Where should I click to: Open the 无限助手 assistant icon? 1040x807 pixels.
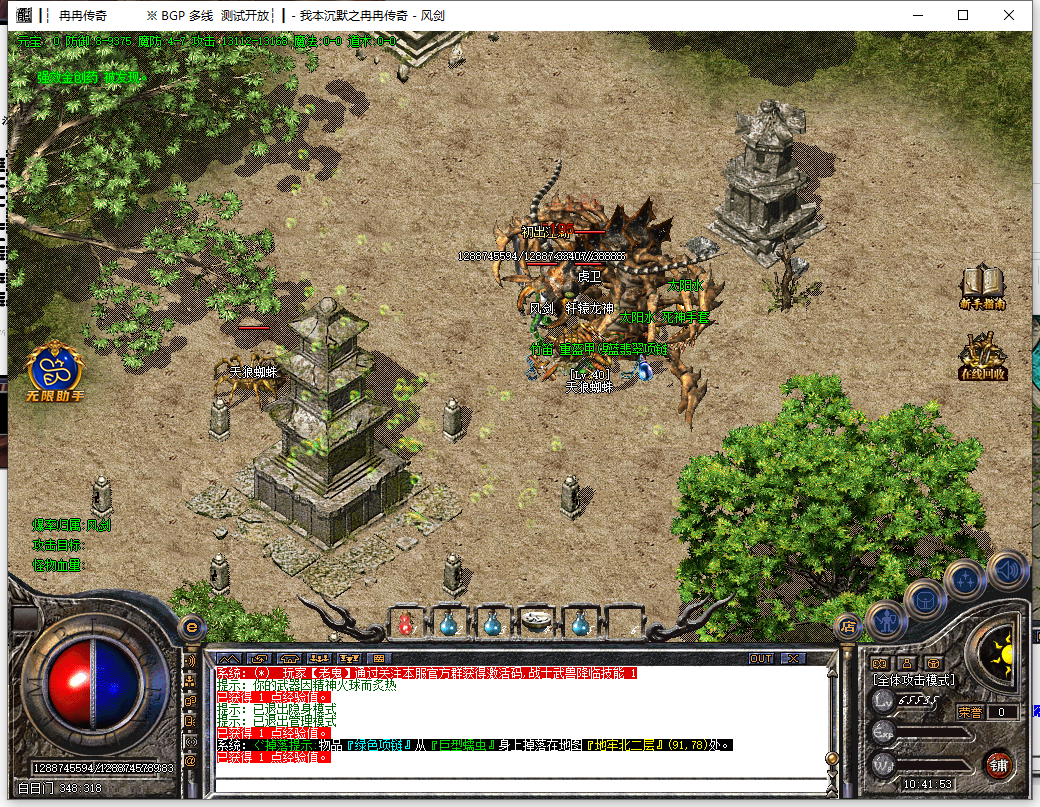[x=56, y=372]
